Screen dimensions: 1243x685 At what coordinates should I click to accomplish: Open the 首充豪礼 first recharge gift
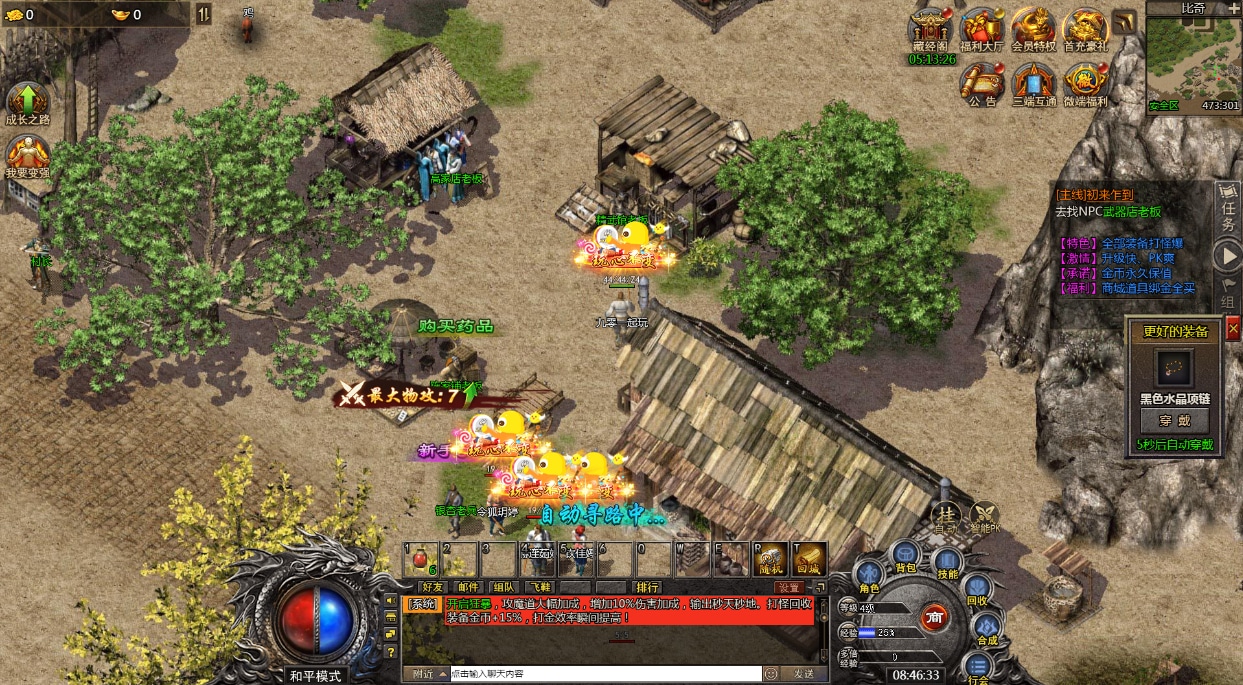coord(1084,28)
